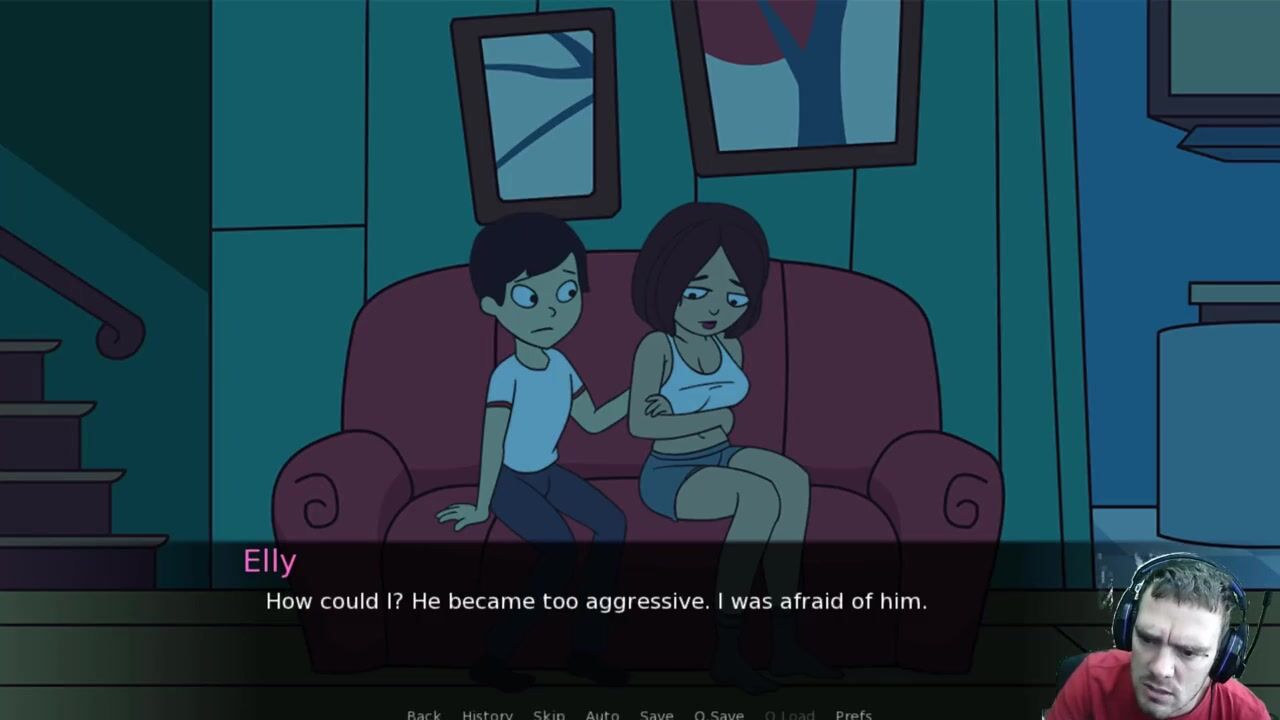Go back using the Back button
This screenshot has height=720, width=1280.
(423, 714)
